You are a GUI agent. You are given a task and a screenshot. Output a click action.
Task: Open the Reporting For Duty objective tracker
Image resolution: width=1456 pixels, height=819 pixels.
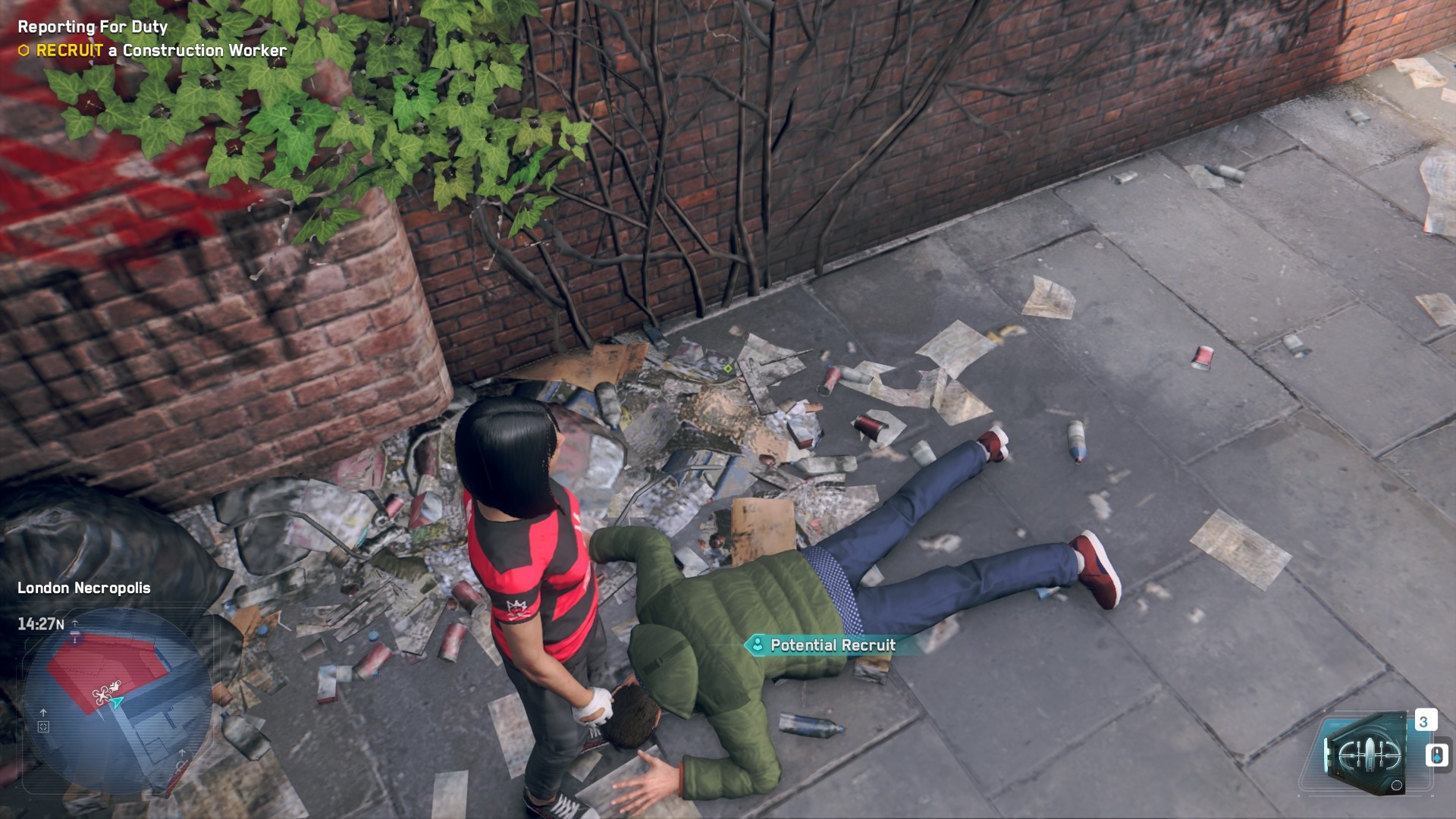coord(93,27)
